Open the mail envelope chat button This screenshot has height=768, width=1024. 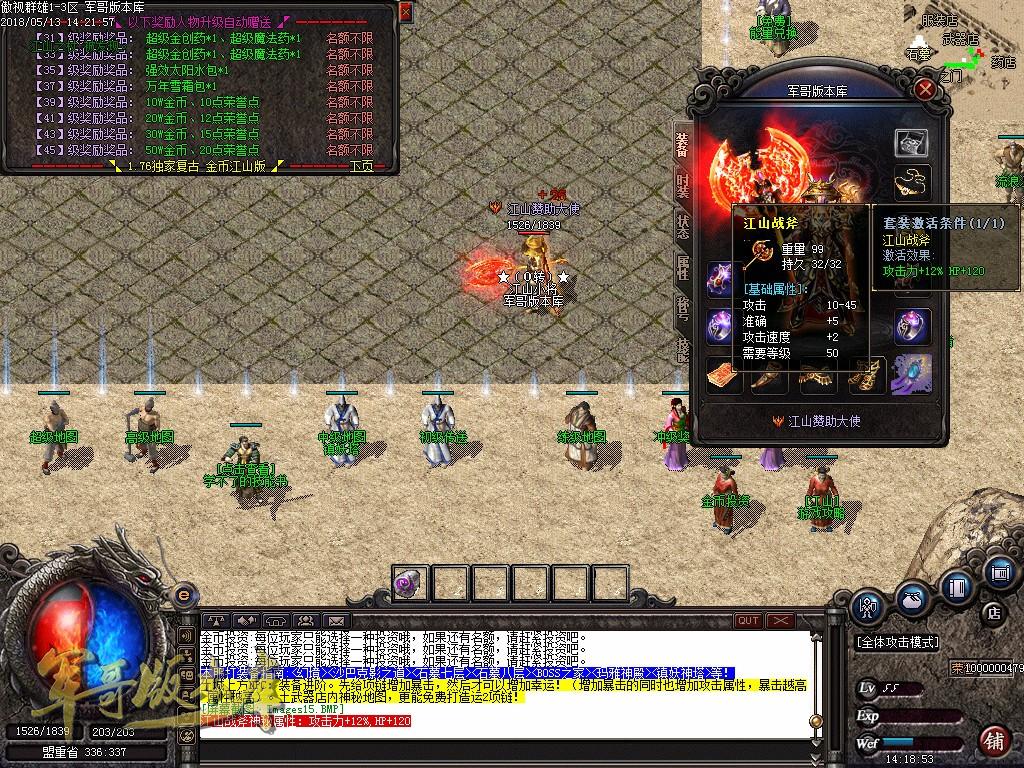[x=335, y=621]
